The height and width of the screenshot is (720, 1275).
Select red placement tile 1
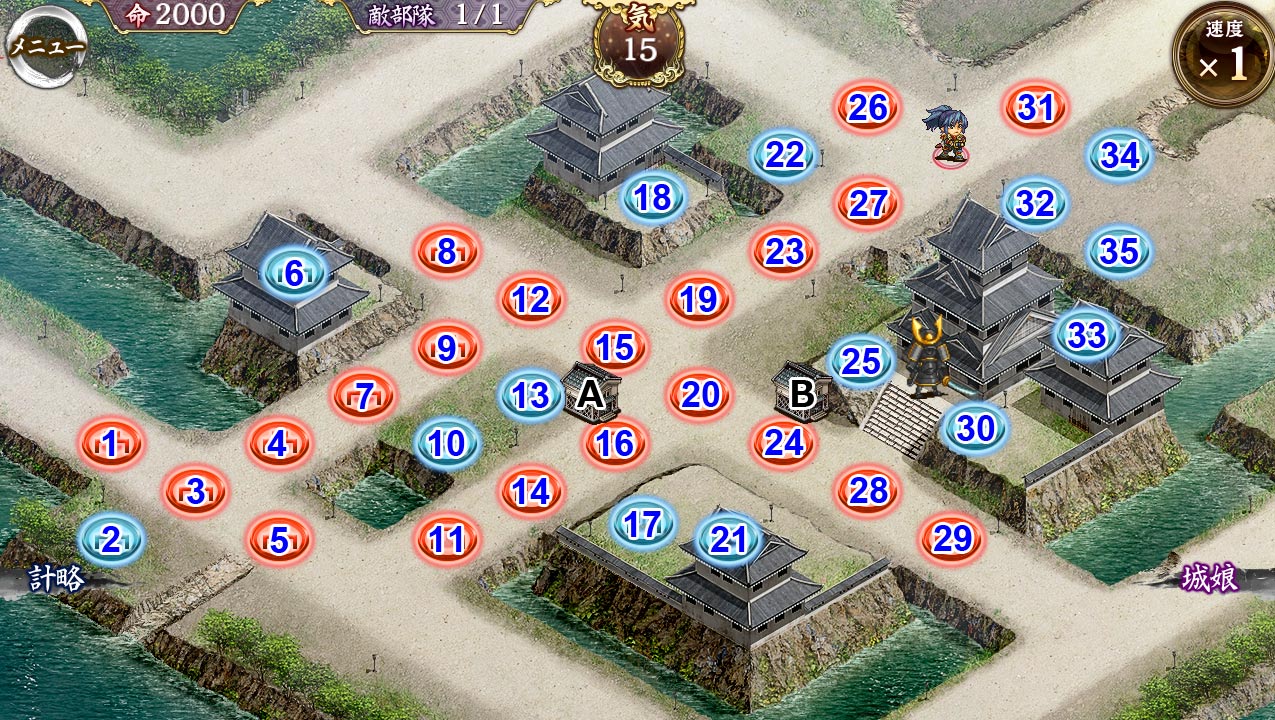pyautogui.click(x=111, y=443)
